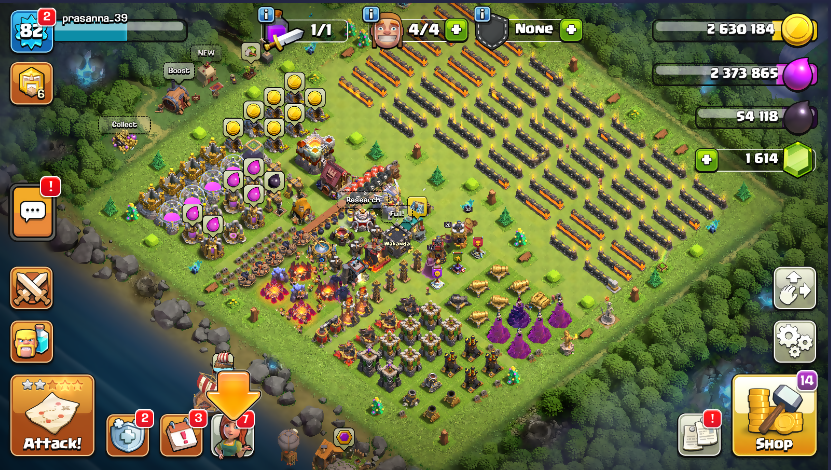Screen dimensions: 831x470
Task: Open the Shop
Action: click(773, 416)
